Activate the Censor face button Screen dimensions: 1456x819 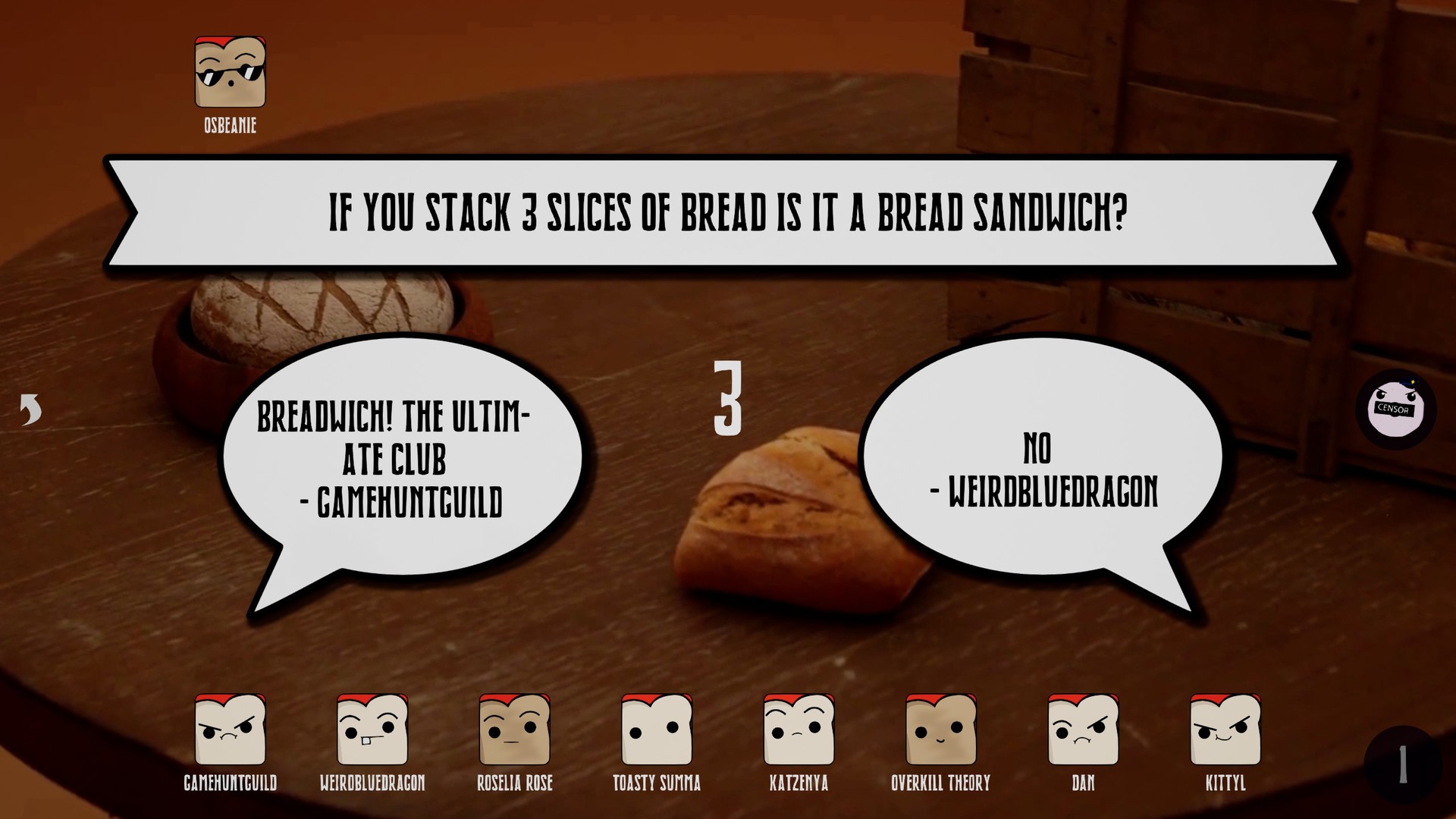[1398, 409]
